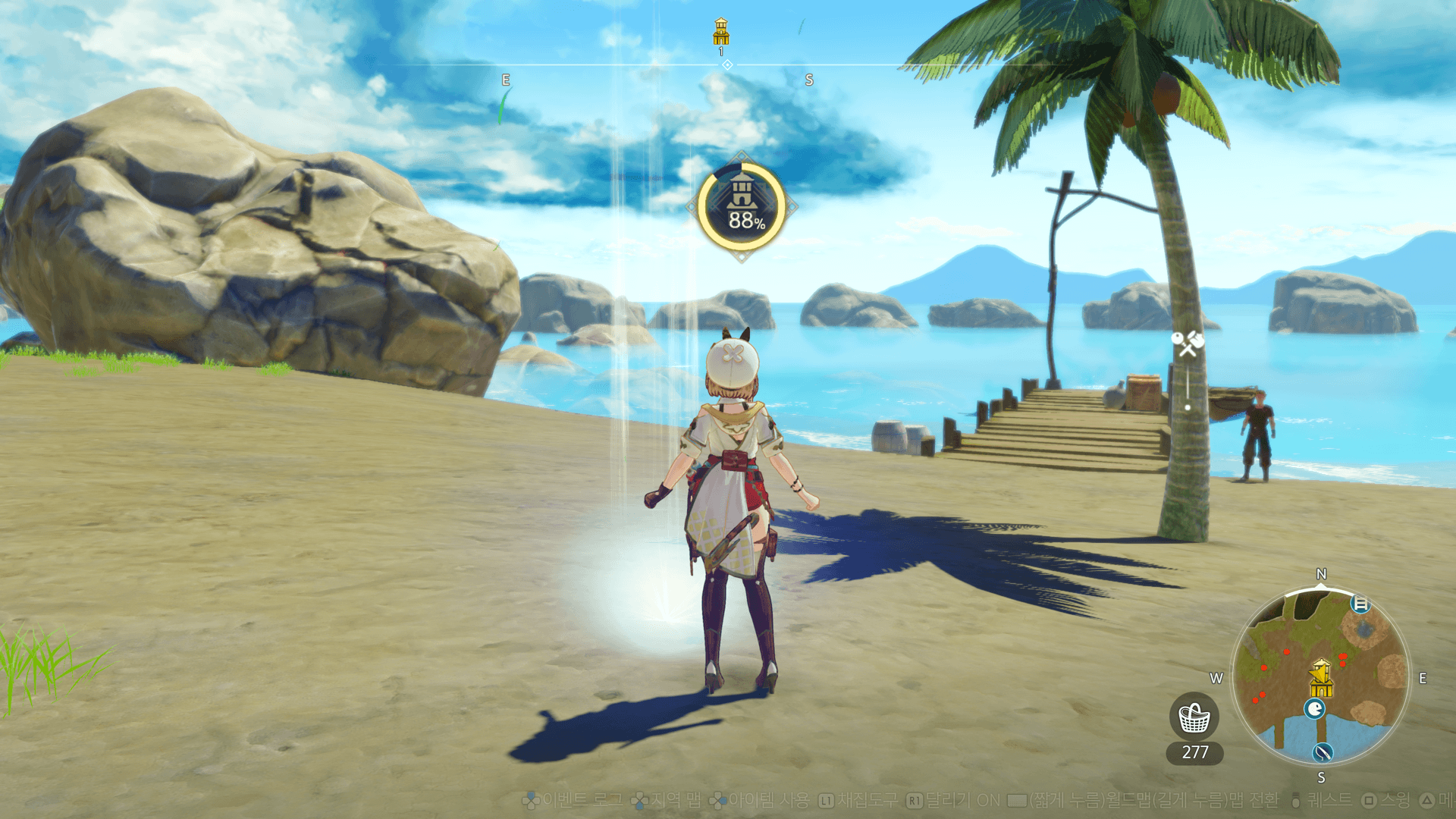Click the white face marker on minimap
This screenshot has width=1456, height=819.
(1314, 709)
